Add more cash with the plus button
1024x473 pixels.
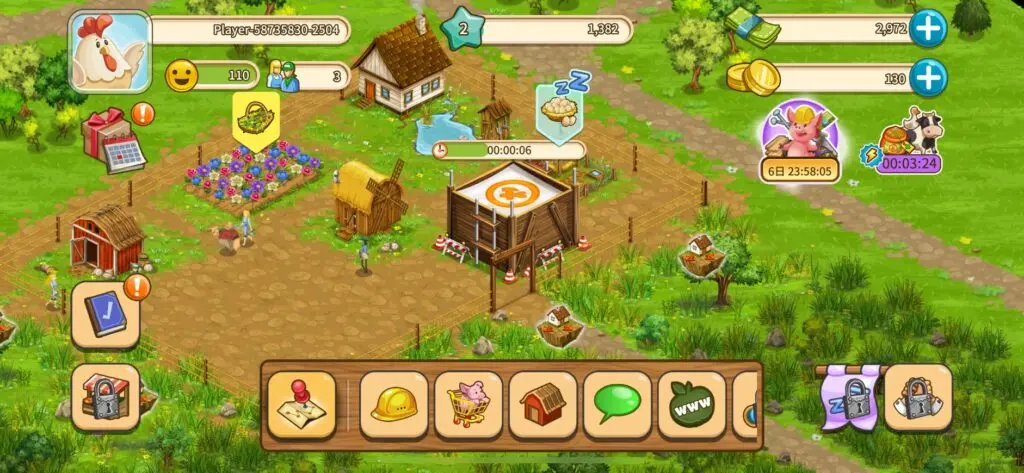pos(928,29)
